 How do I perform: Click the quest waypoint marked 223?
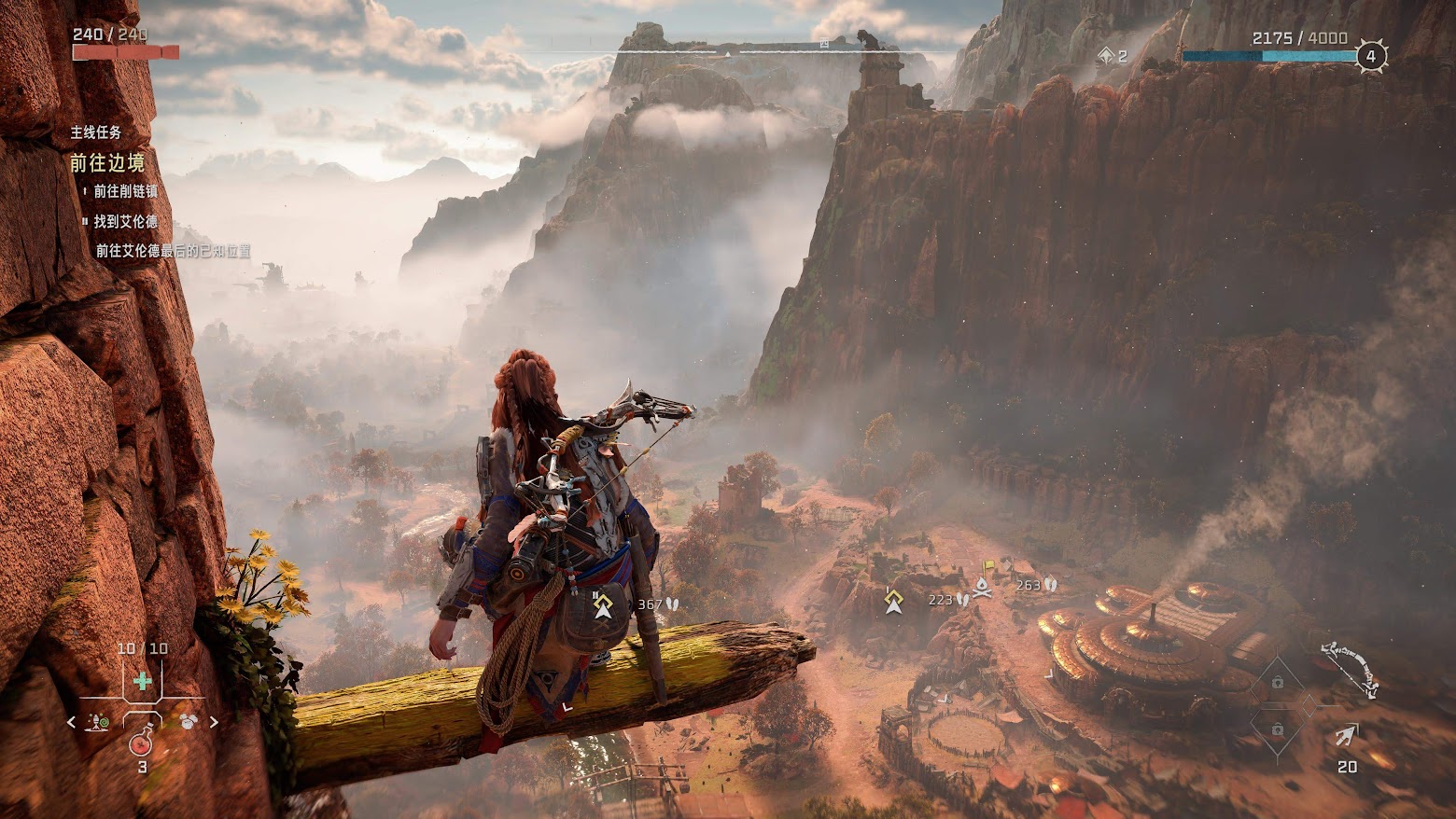click(x=894, y=601)
